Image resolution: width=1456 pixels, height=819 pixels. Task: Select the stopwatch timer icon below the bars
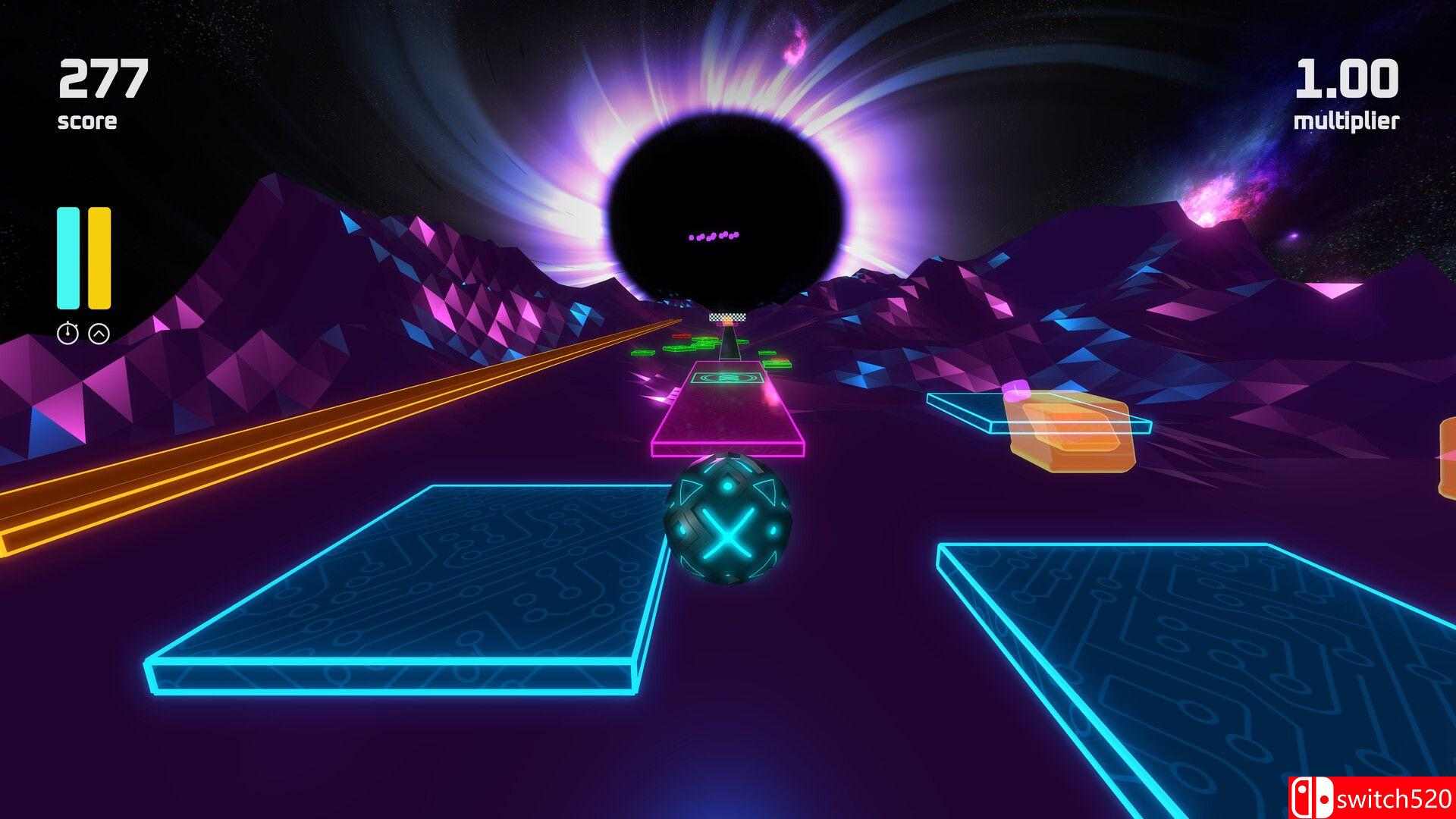67,334
